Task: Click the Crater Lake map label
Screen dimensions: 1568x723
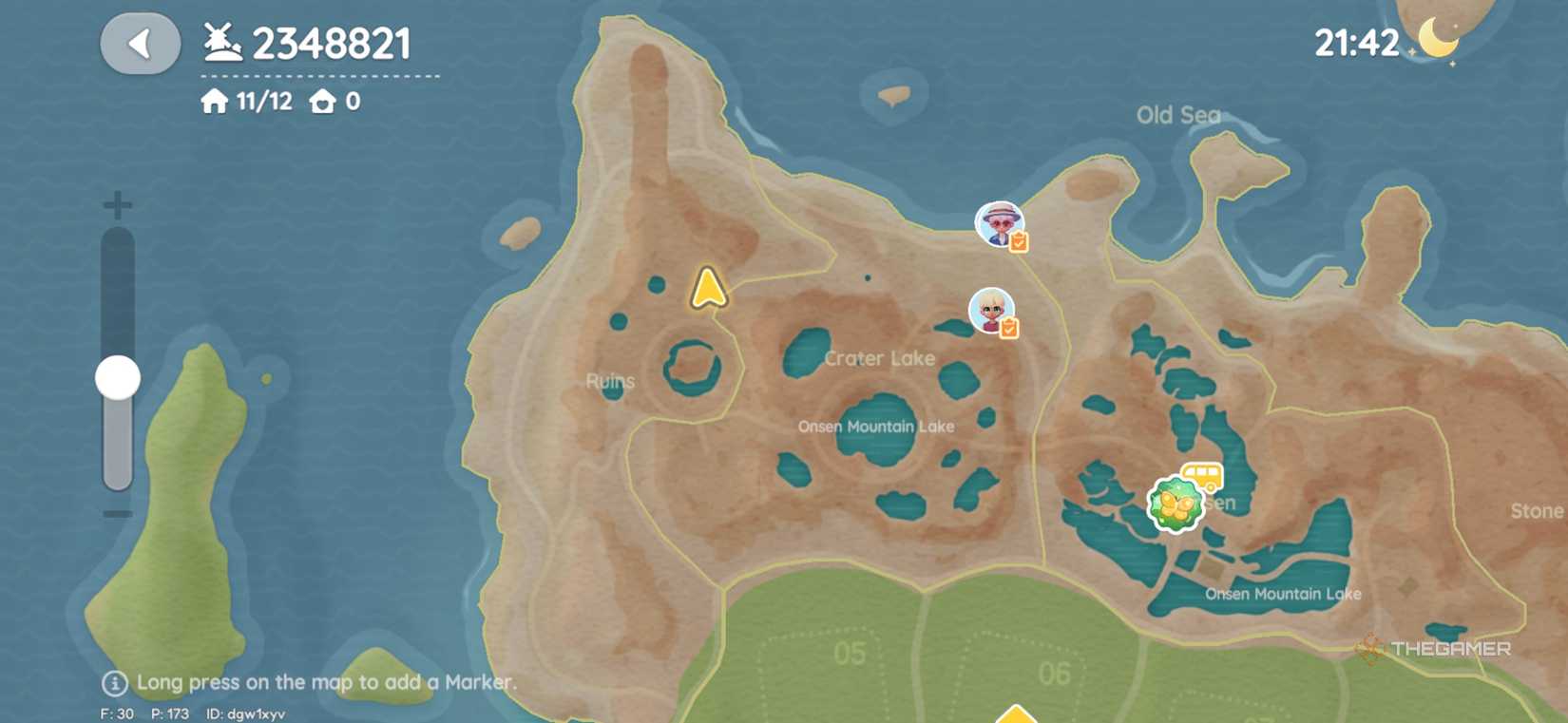Action: [x=878, y=358]
